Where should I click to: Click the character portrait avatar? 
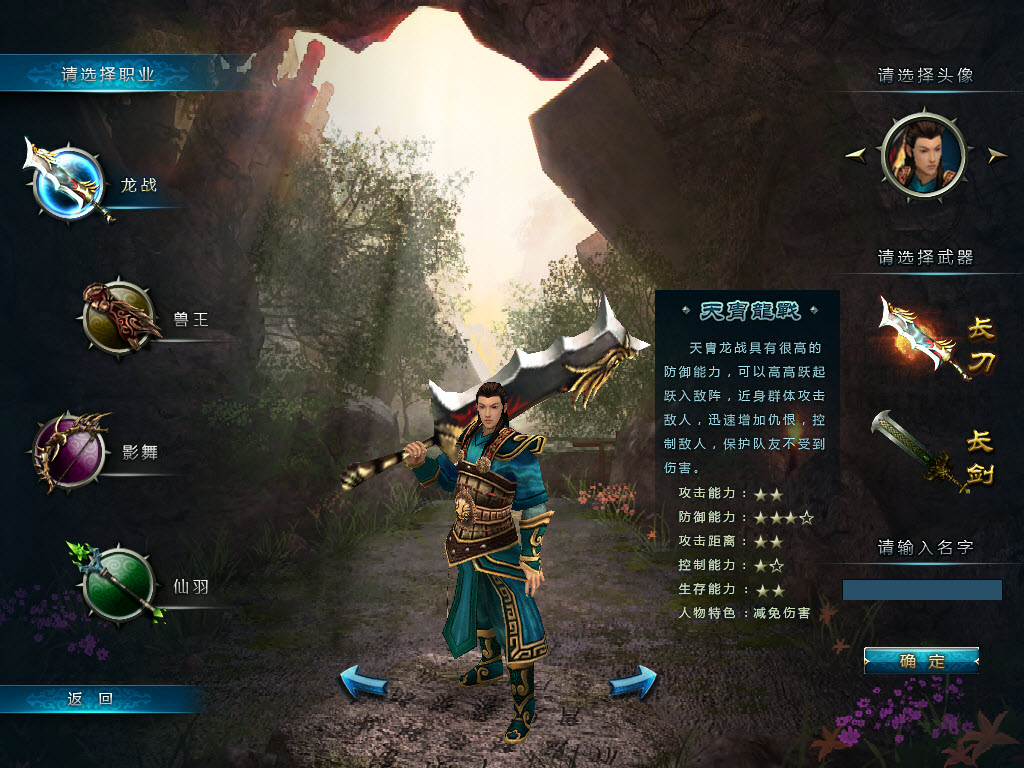[x=924, y=155]
